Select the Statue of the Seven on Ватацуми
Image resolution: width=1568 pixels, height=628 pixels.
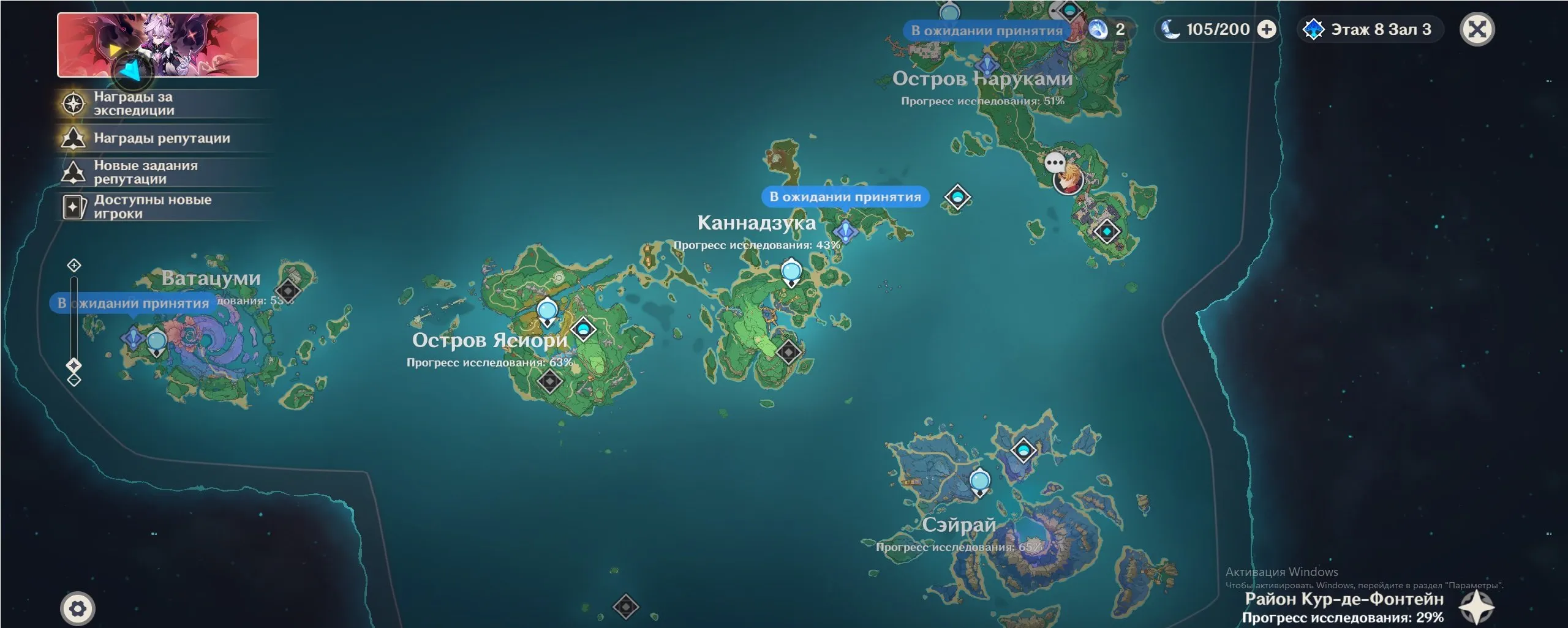tap(133, 337)
